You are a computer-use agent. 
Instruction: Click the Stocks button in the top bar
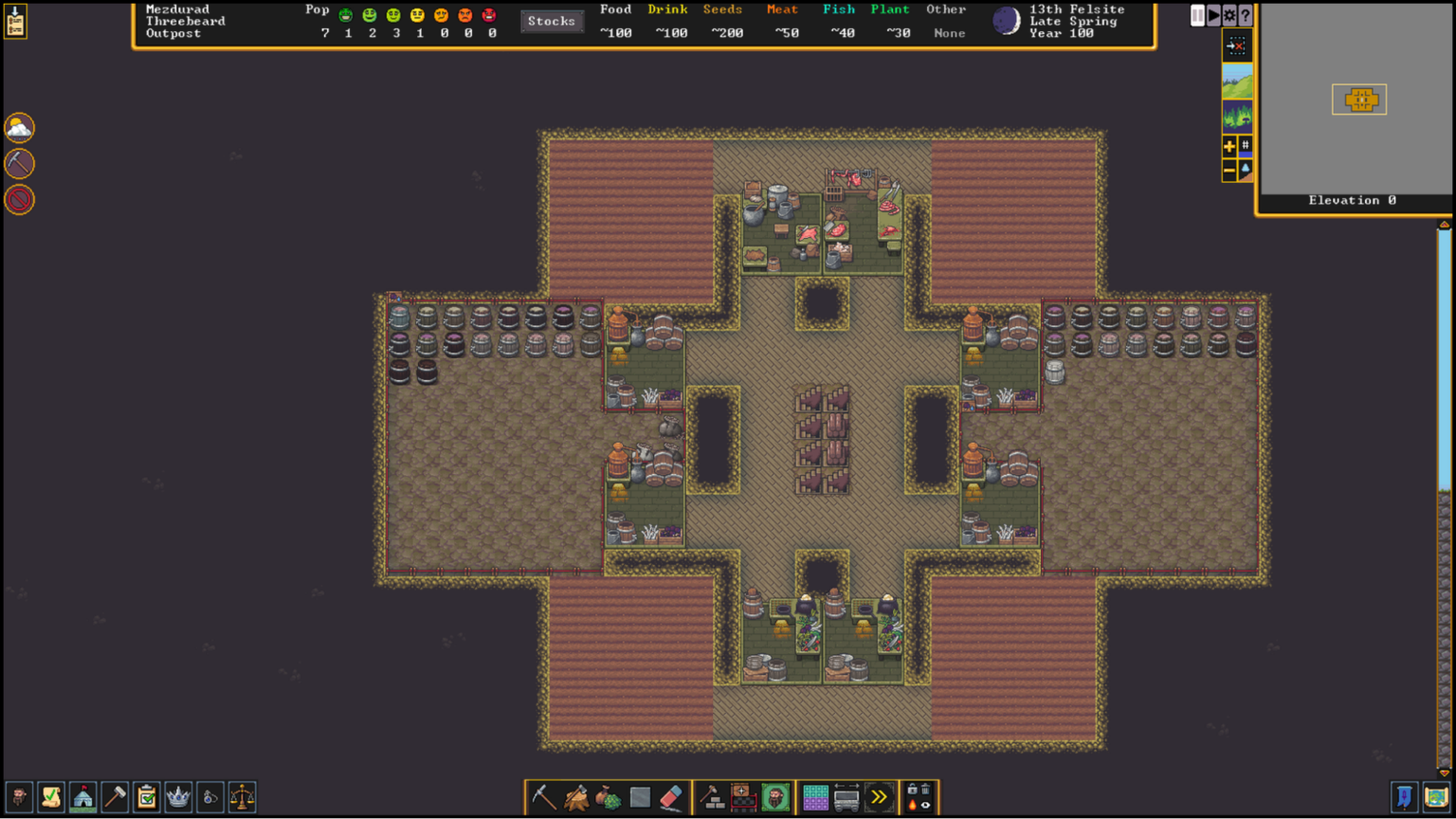click(x=553, y=21)
